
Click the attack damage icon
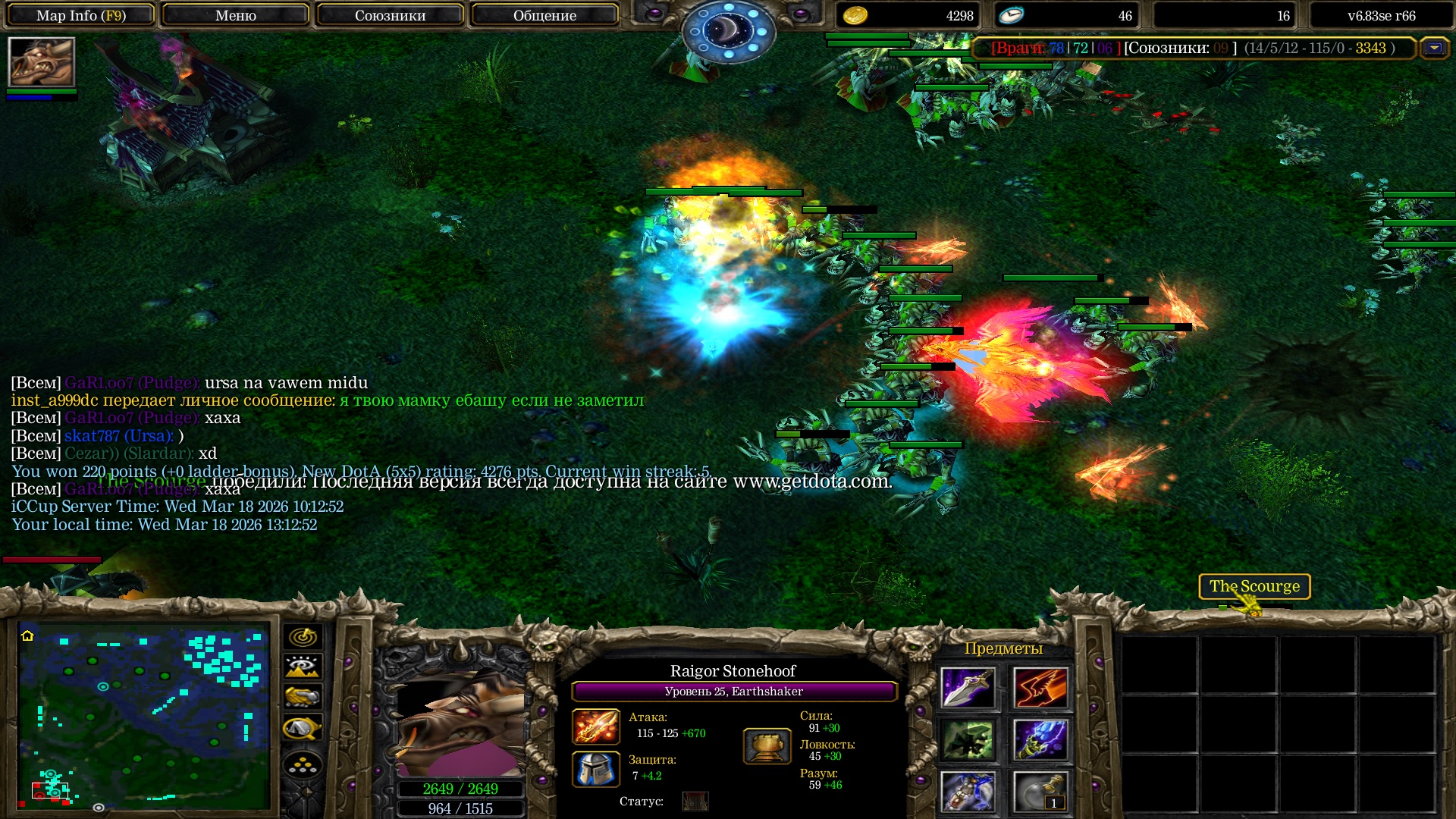tap(596, 726)
